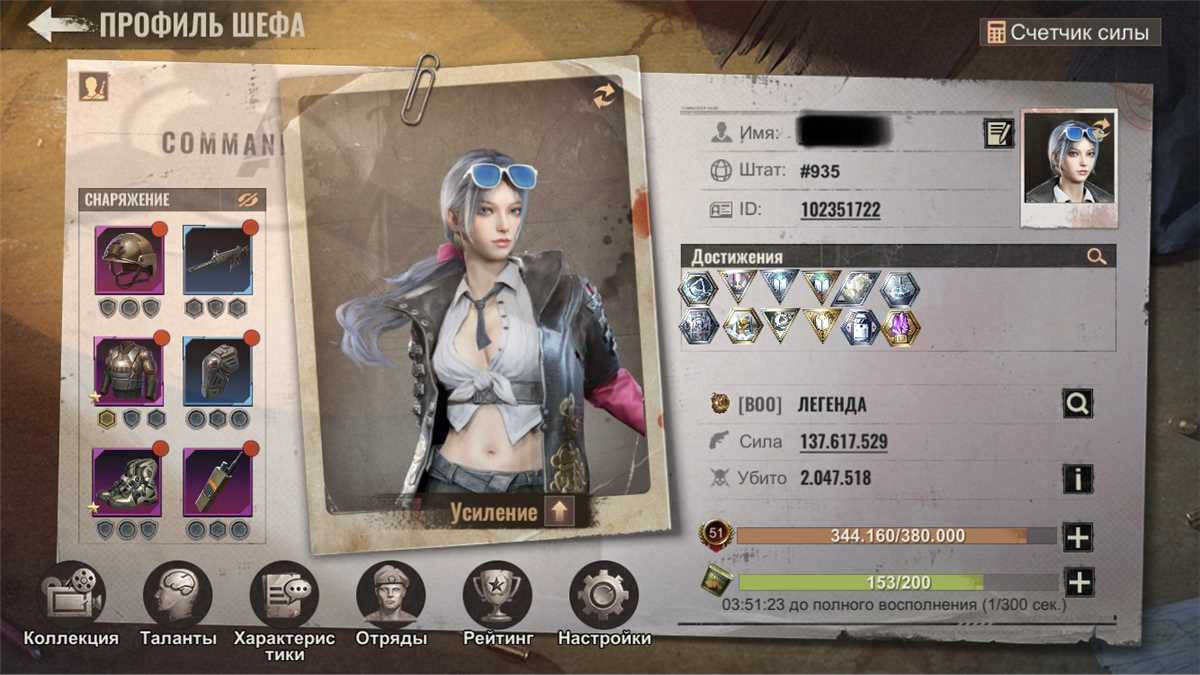Swap the character portrait with the arrows icon
The image size is (1200, 675).
pyautogui.click(x=604, y=95)
